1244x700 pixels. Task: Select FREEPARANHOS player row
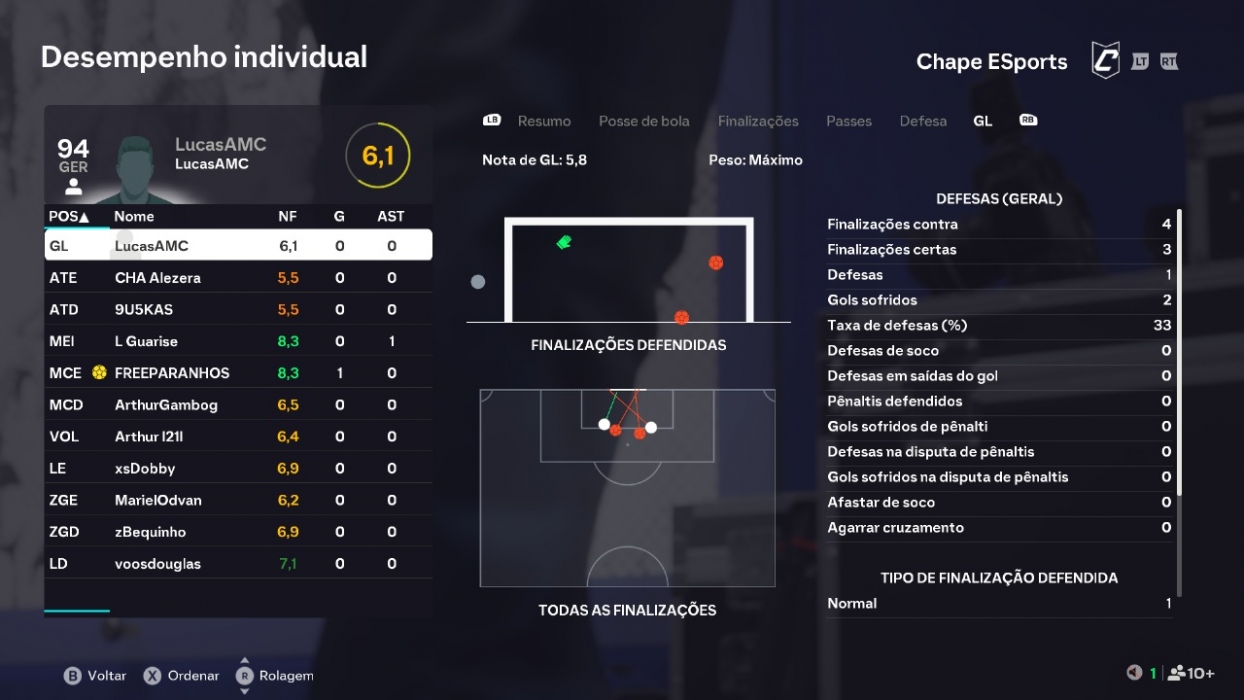coord(238,373)
